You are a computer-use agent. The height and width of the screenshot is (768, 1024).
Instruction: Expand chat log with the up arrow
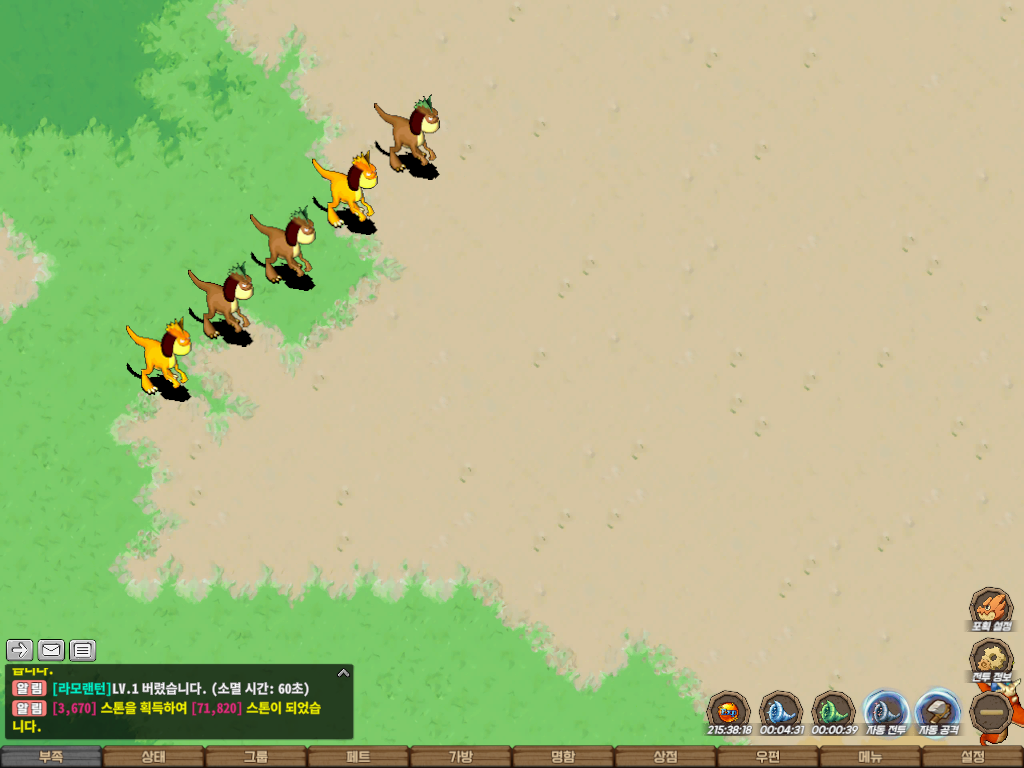pyautogui.click(x=343, y=673)
